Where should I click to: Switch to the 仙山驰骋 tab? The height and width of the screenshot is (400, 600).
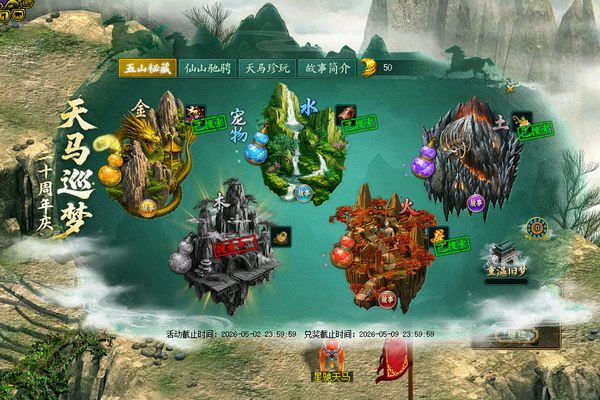click(x=207, y=68)
